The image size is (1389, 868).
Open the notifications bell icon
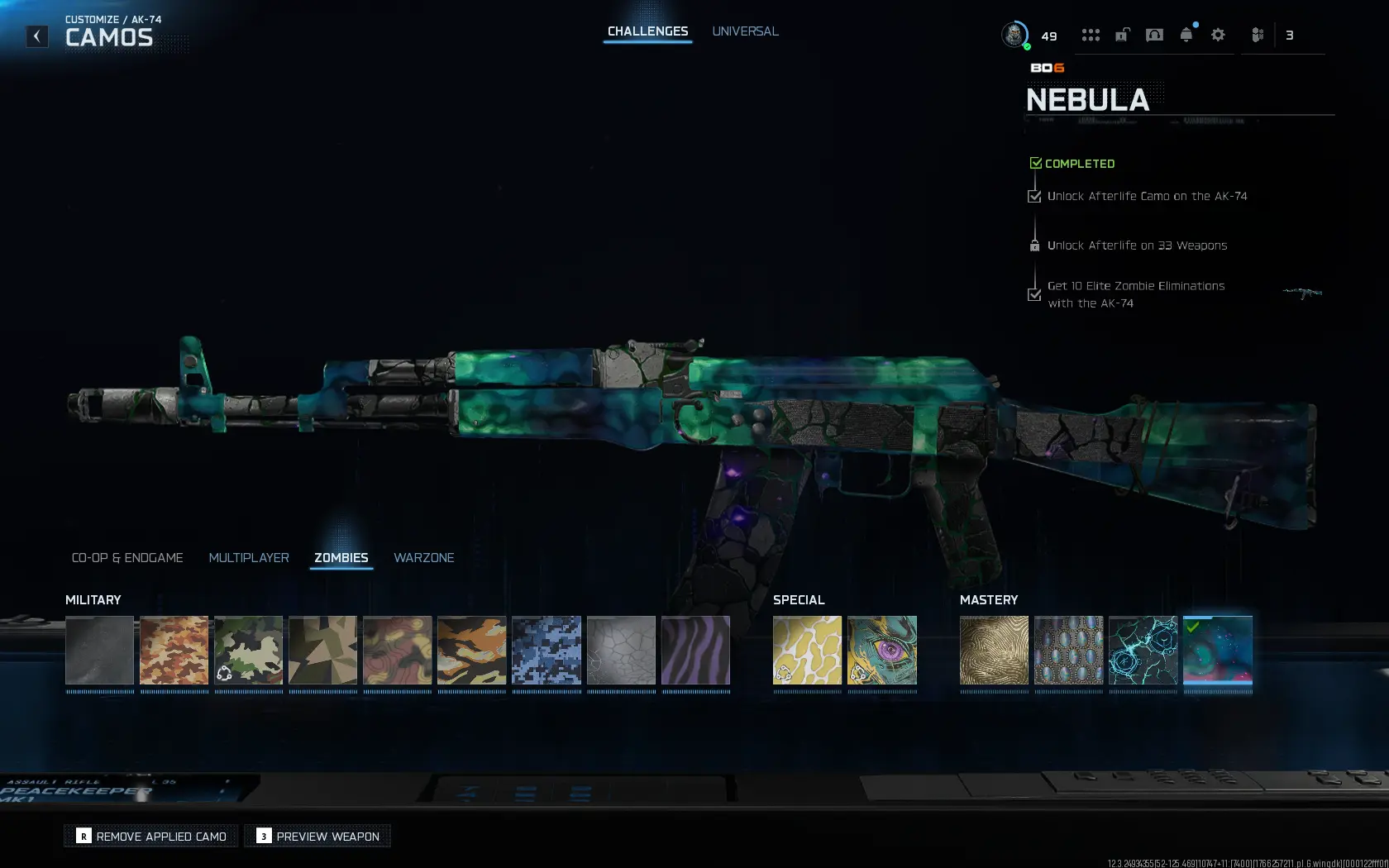click(x=1186, y=35)
